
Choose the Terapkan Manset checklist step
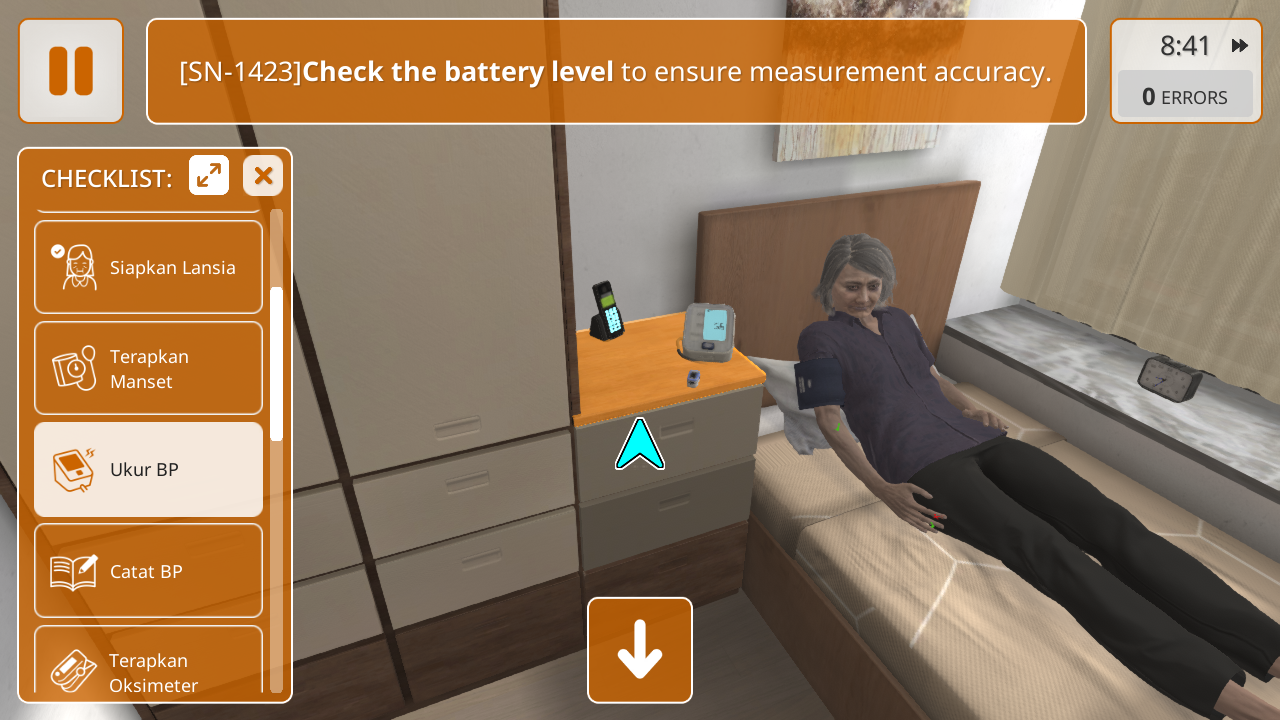[x=148, y=368]
